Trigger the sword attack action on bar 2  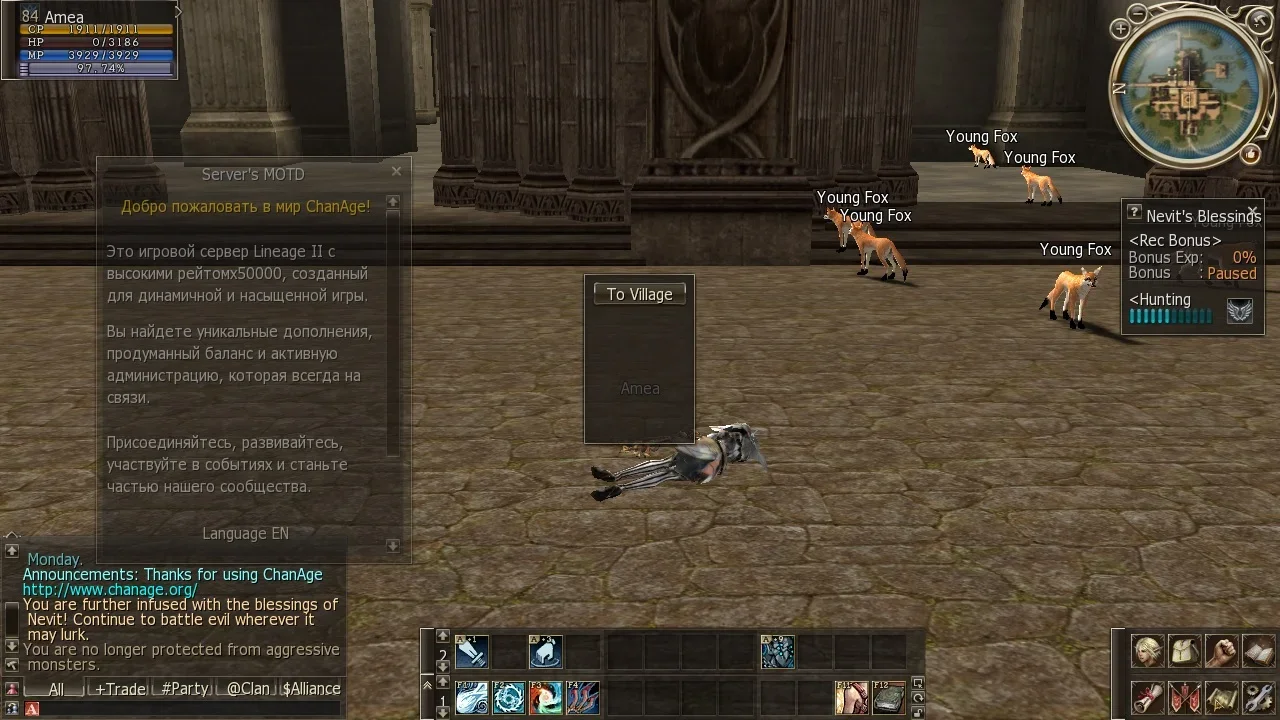(472, 652)
